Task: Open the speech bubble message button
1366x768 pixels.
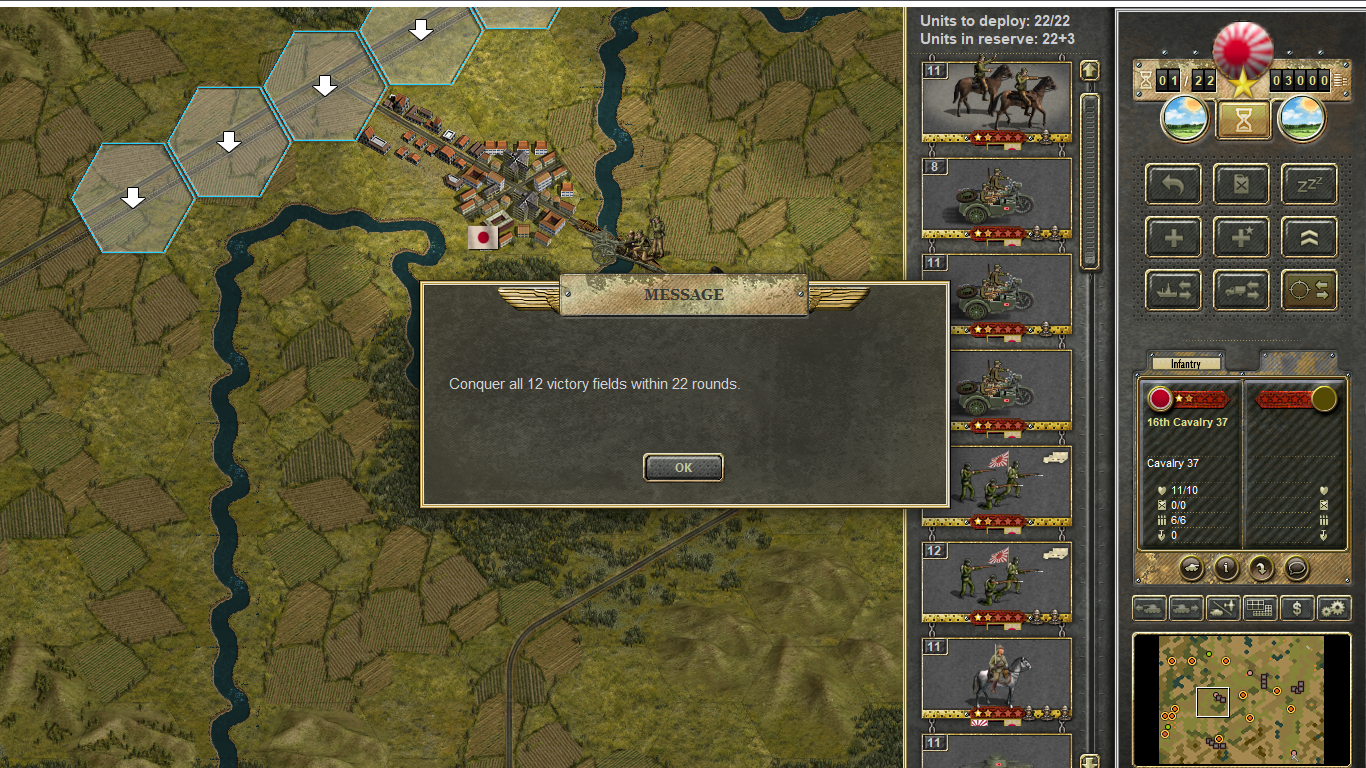Action: (1296, 568)
